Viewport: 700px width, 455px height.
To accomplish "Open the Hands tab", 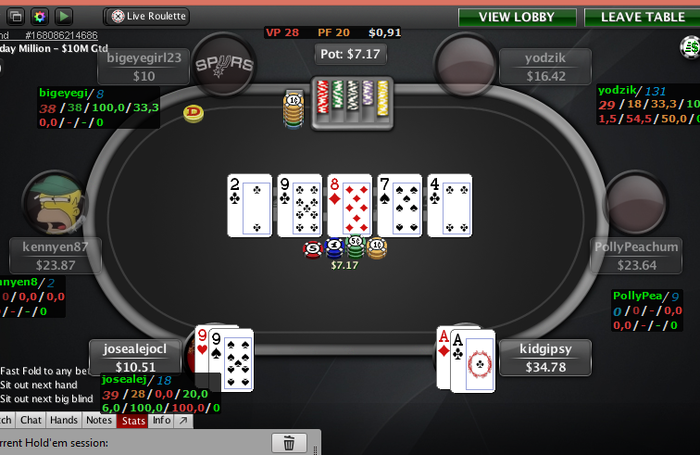I will [x=64, y=420].
